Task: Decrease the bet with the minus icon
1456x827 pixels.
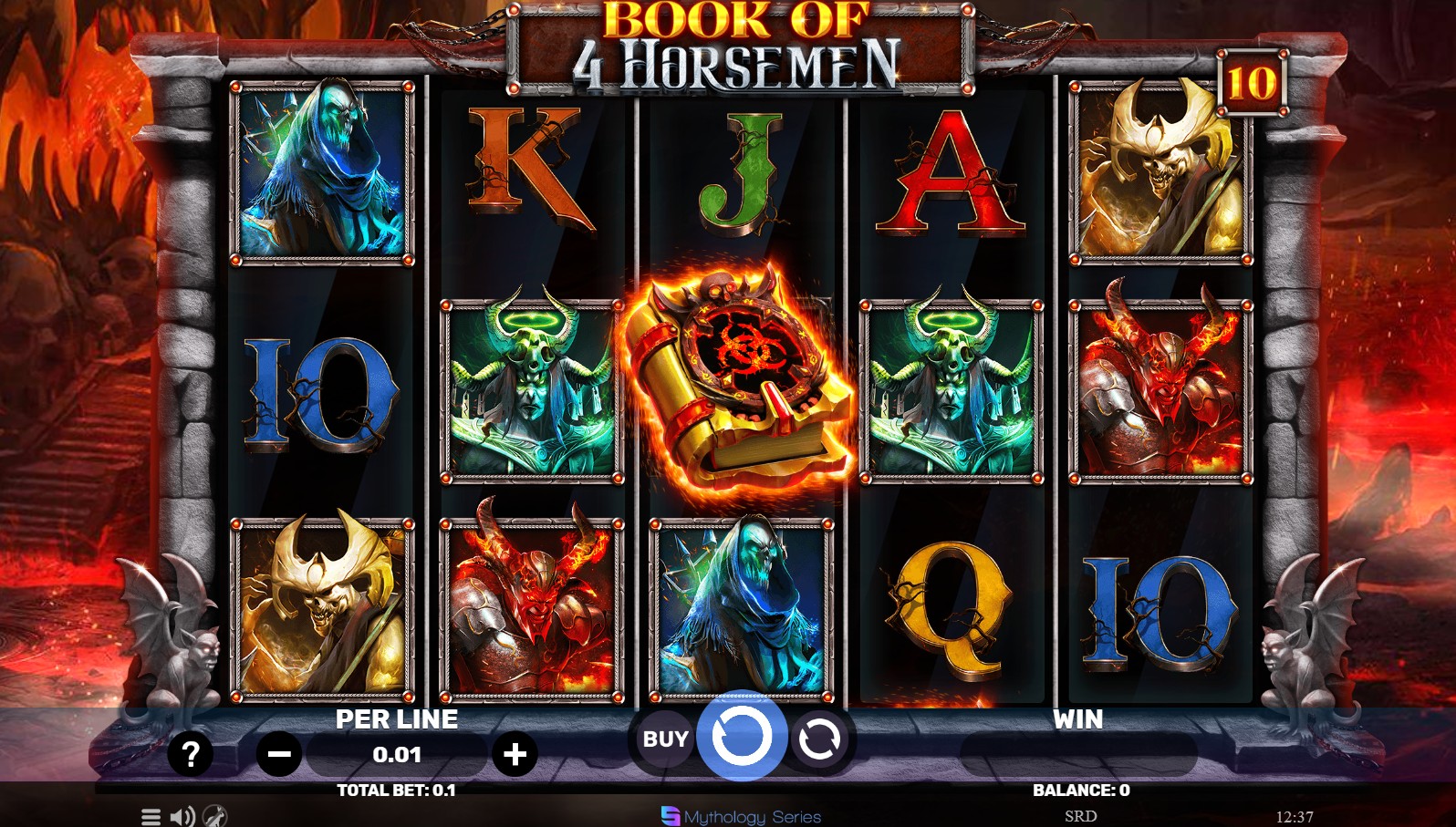Action: click(x=280, y=753)
